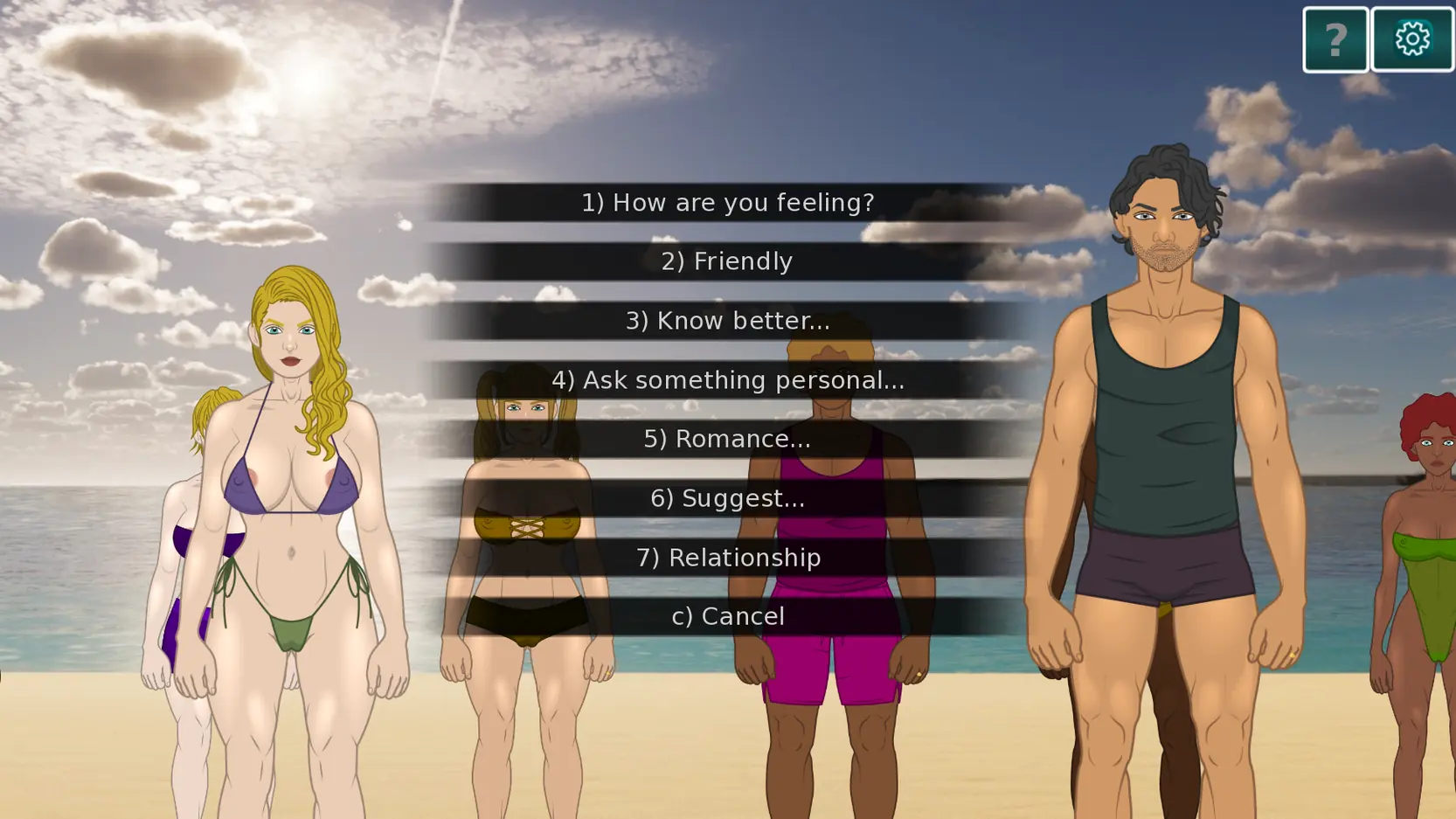Open the help question mark button
The image size is (1456, 819).
1335,40
